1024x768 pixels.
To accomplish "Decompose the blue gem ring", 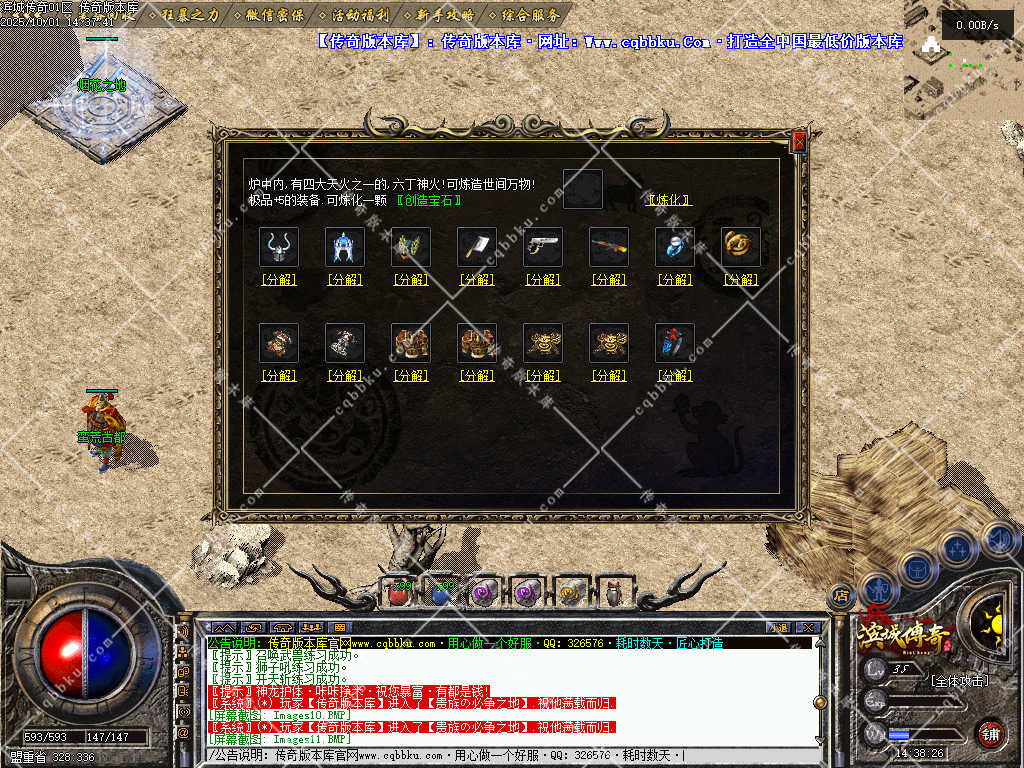I will pyautogui.click(x=675, y=280).
